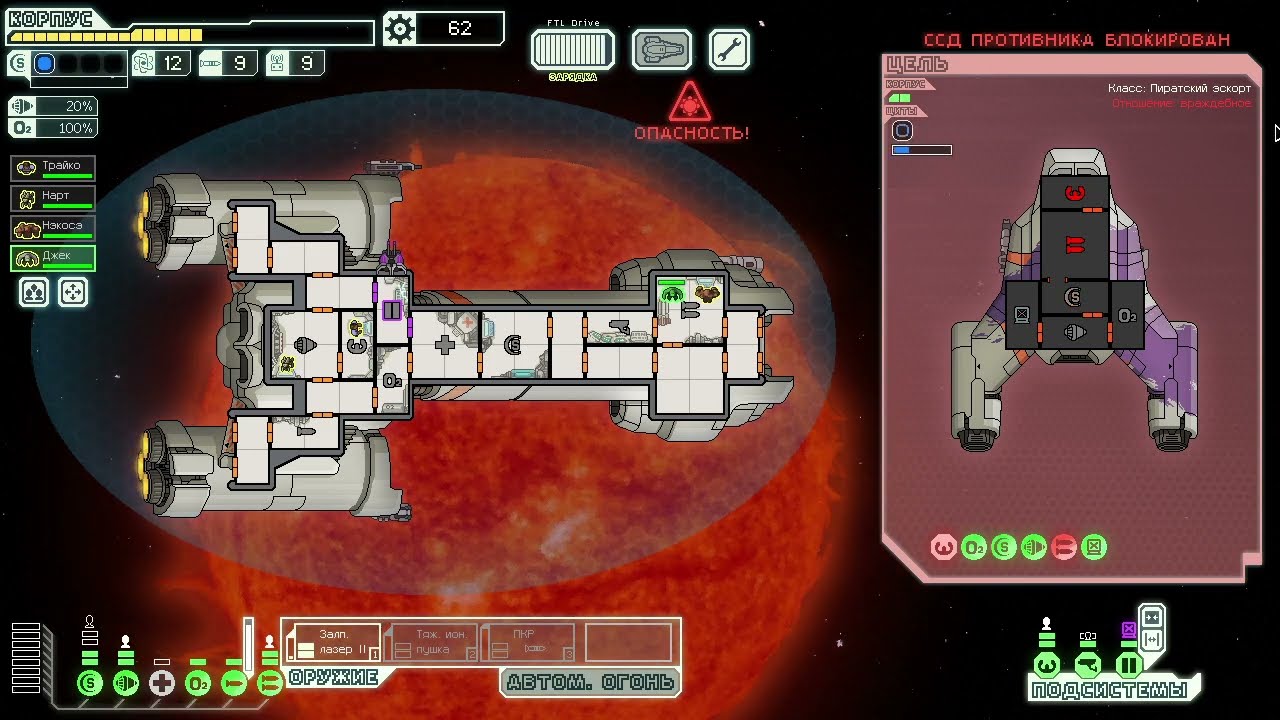Select the Тяж. ион. пушка weapon
The image size is (1280, 720).
[432, 642]
